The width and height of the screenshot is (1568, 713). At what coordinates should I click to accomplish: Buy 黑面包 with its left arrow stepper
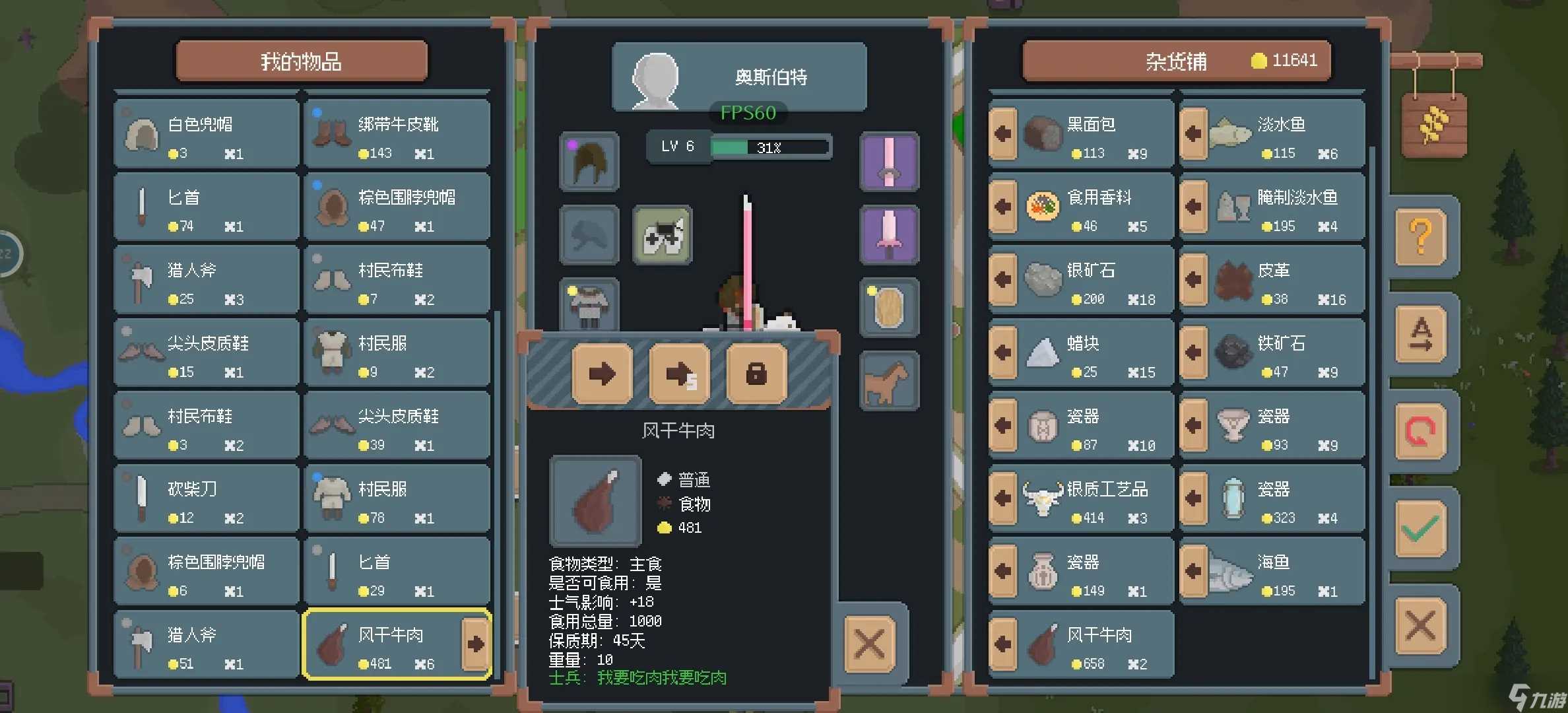1003,134
